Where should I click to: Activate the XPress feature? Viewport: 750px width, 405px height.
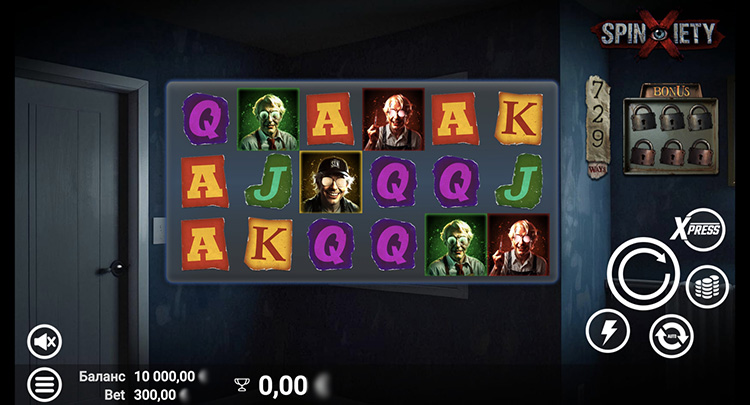coord(703,229)
